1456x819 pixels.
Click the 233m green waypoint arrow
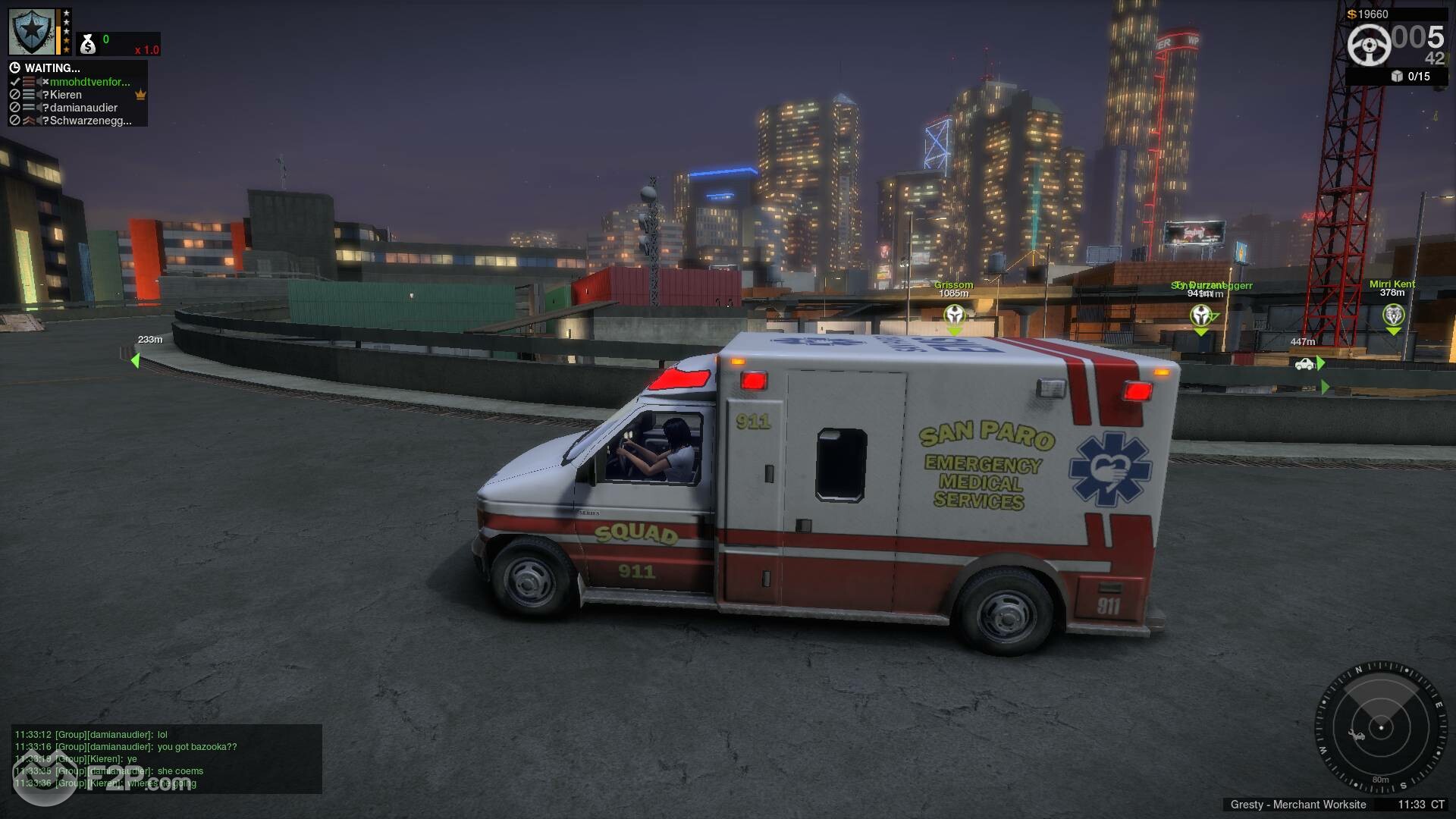(136, 360)
